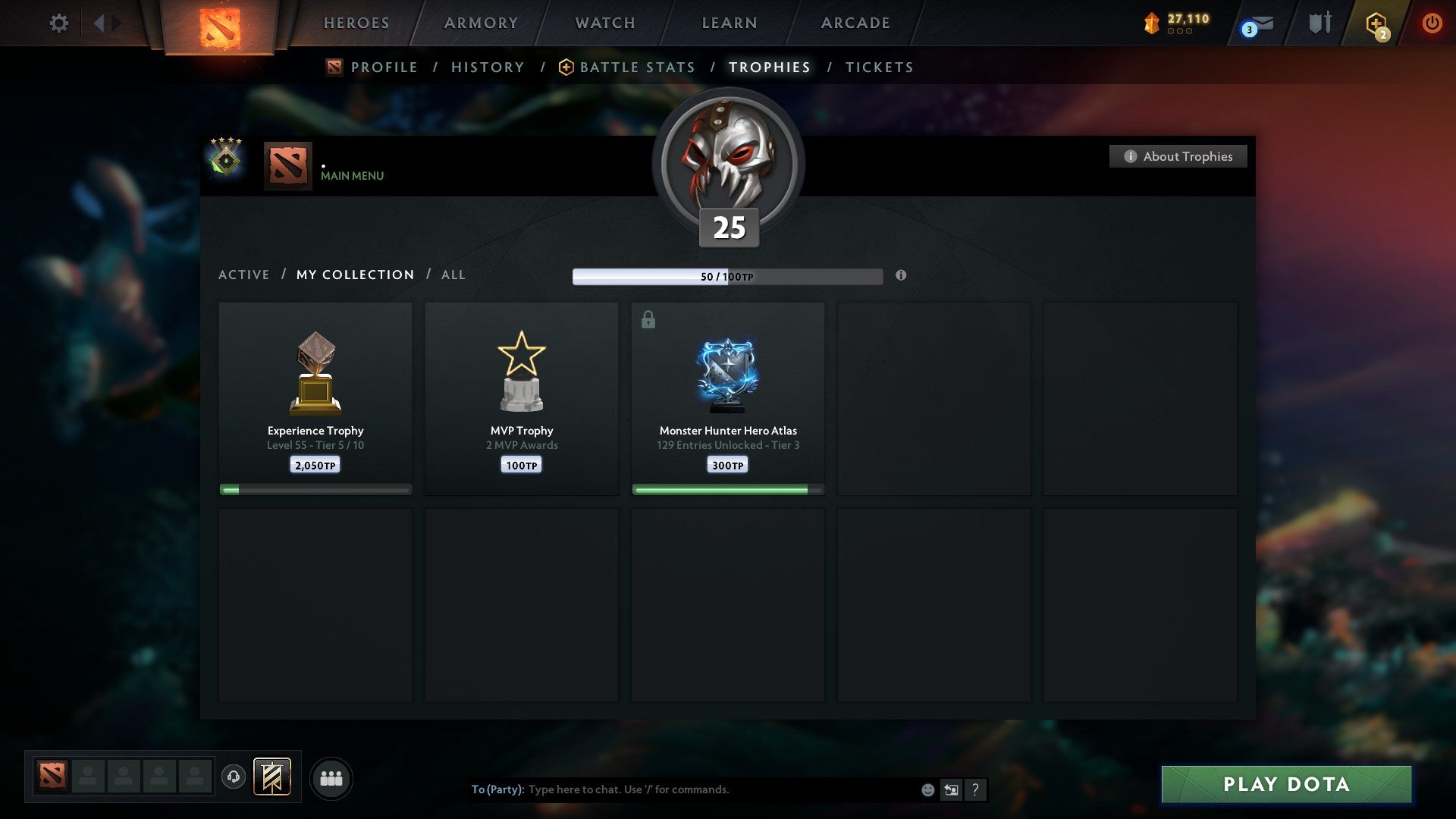Click the trophy points info icon
Screen dimensions: 1456x819
[901, 277]
